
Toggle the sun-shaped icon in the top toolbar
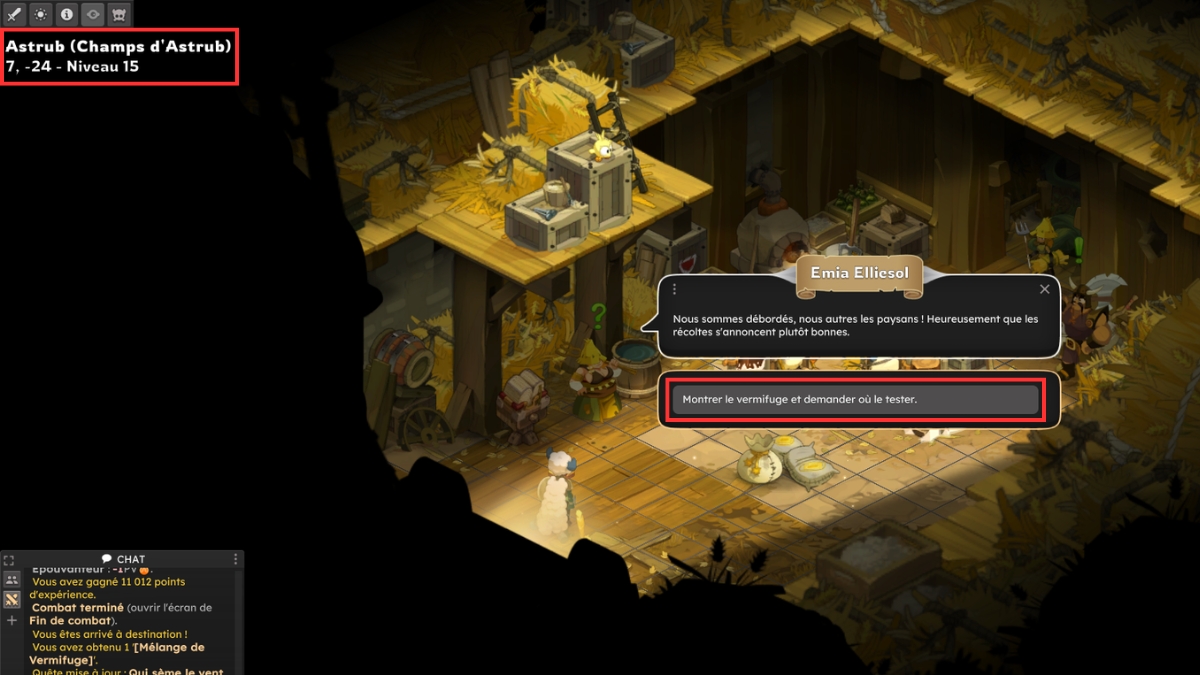(x=40, y=14)
